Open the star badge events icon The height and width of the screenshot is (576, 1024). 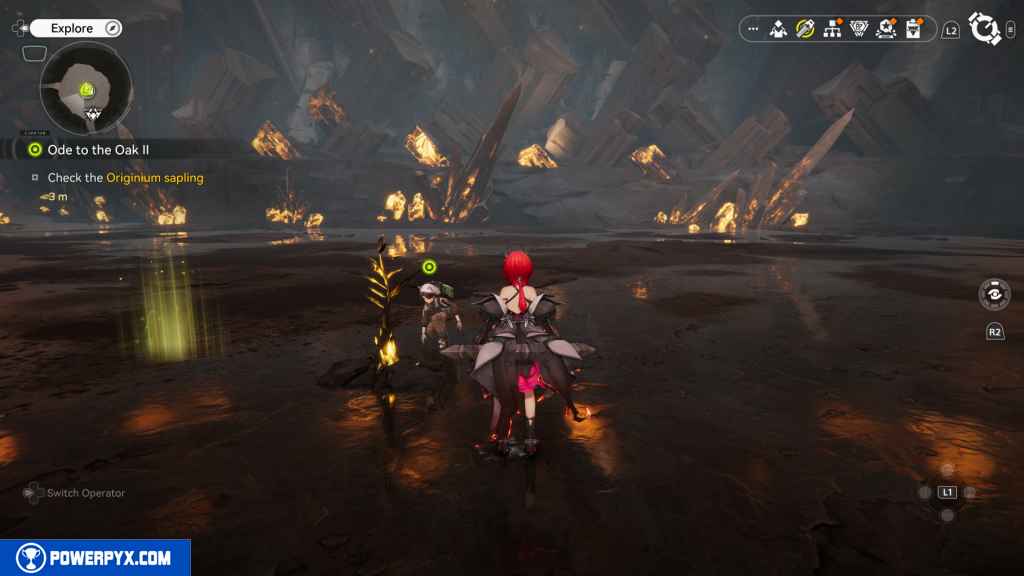(x=885, y=29)
